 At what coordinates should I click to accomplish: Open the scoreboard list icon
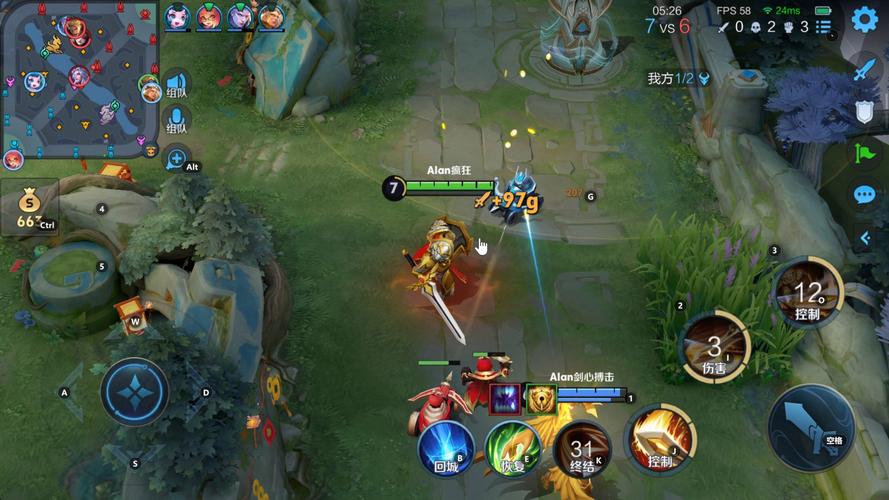(x=823, y=27)
